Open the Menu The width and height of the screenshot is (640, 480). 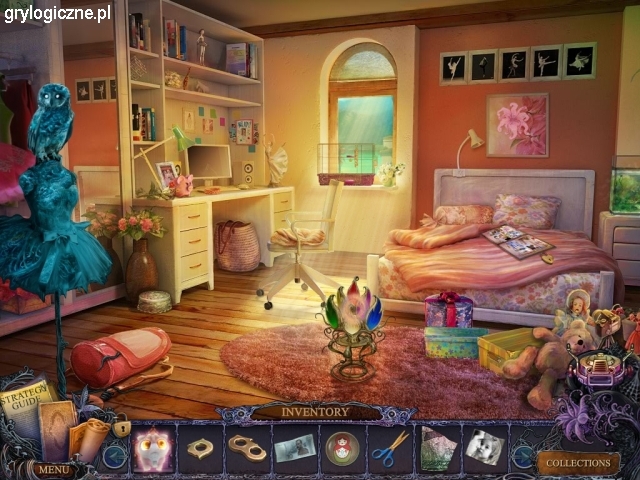coord(54,468)
